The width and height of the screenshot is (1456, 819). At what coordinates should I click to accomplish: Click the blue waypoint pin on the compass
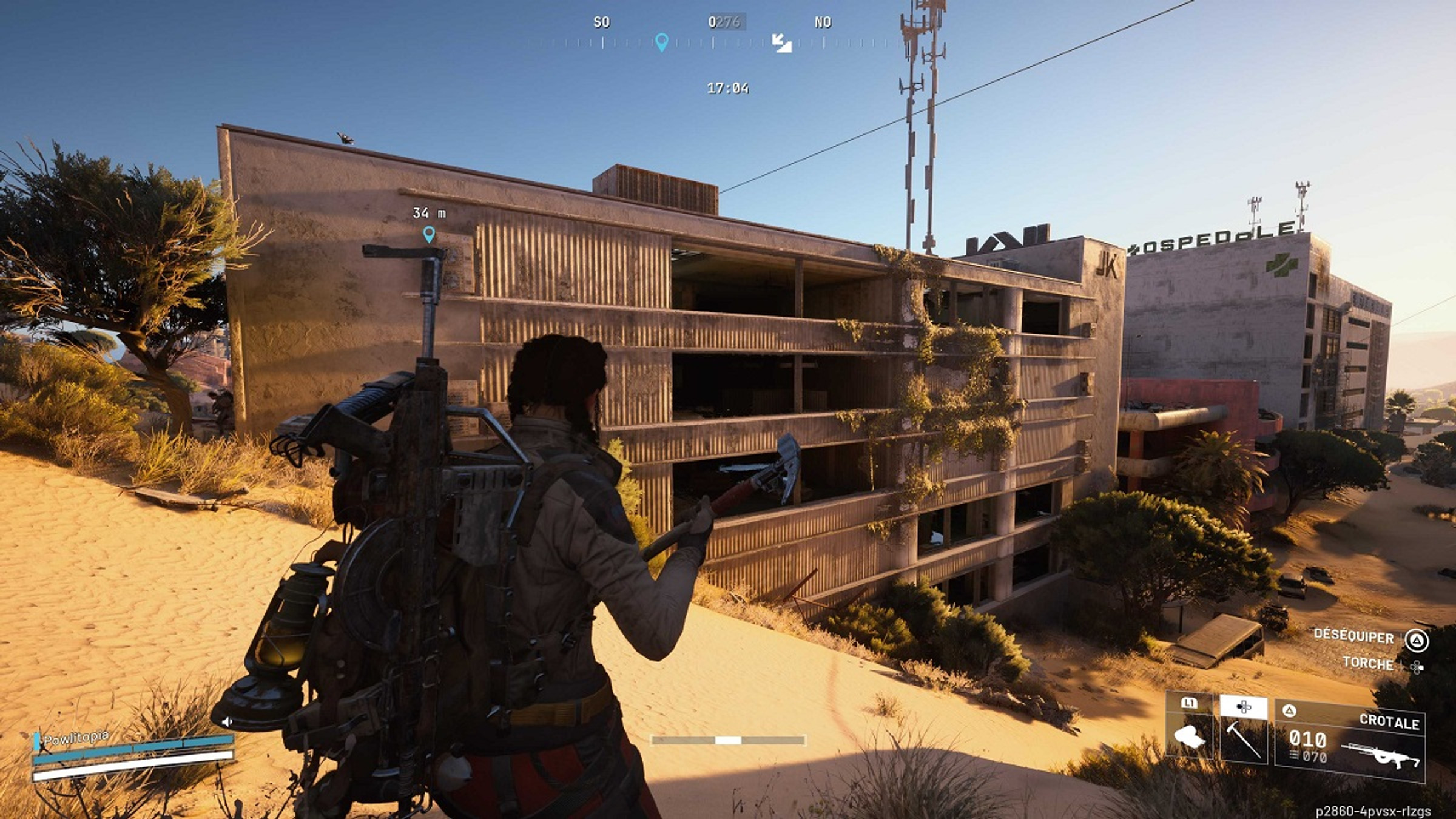[x=661, y=42]
